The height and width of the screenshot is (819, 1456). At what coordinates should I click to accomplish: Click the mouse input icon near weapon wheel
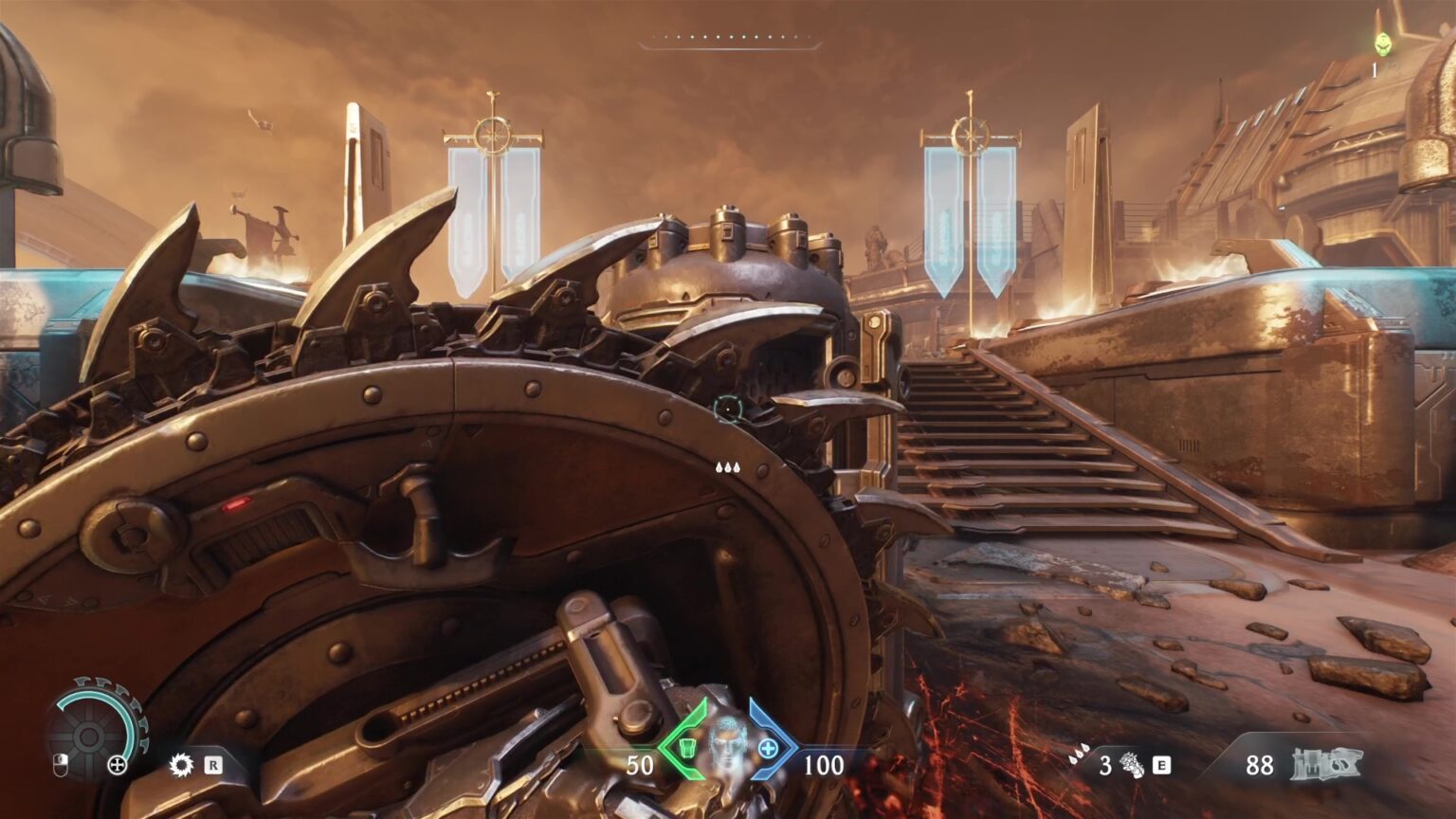click(60, 765)
